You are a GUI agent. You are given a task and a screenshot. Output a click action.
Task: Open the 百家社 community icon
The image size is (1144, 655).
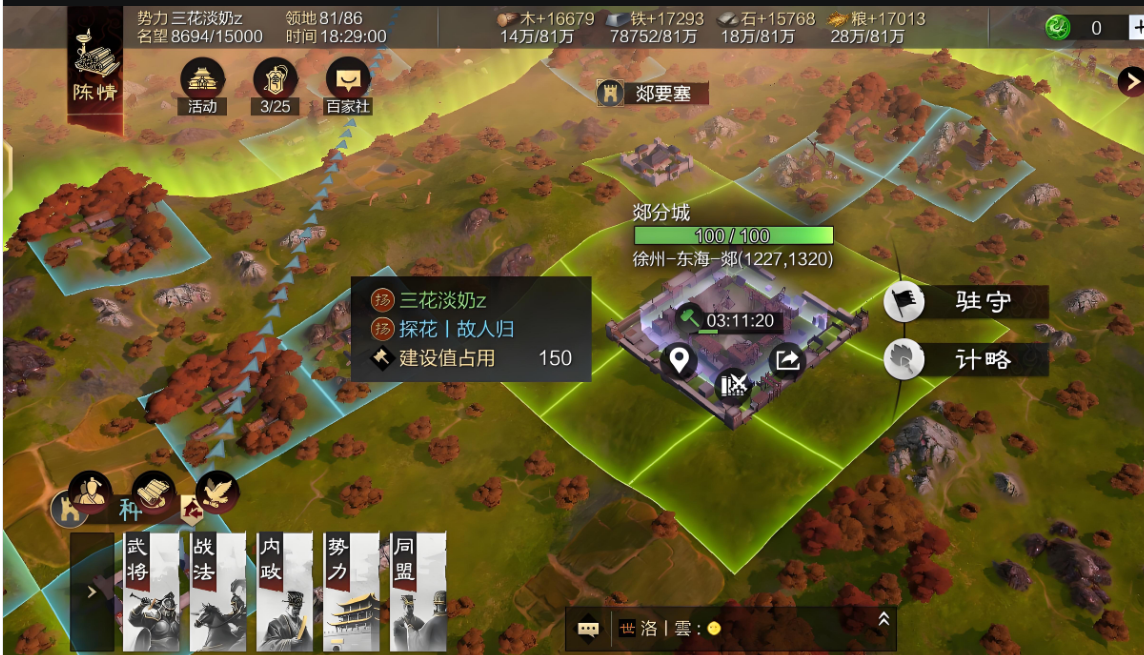[x=348, y=80]
